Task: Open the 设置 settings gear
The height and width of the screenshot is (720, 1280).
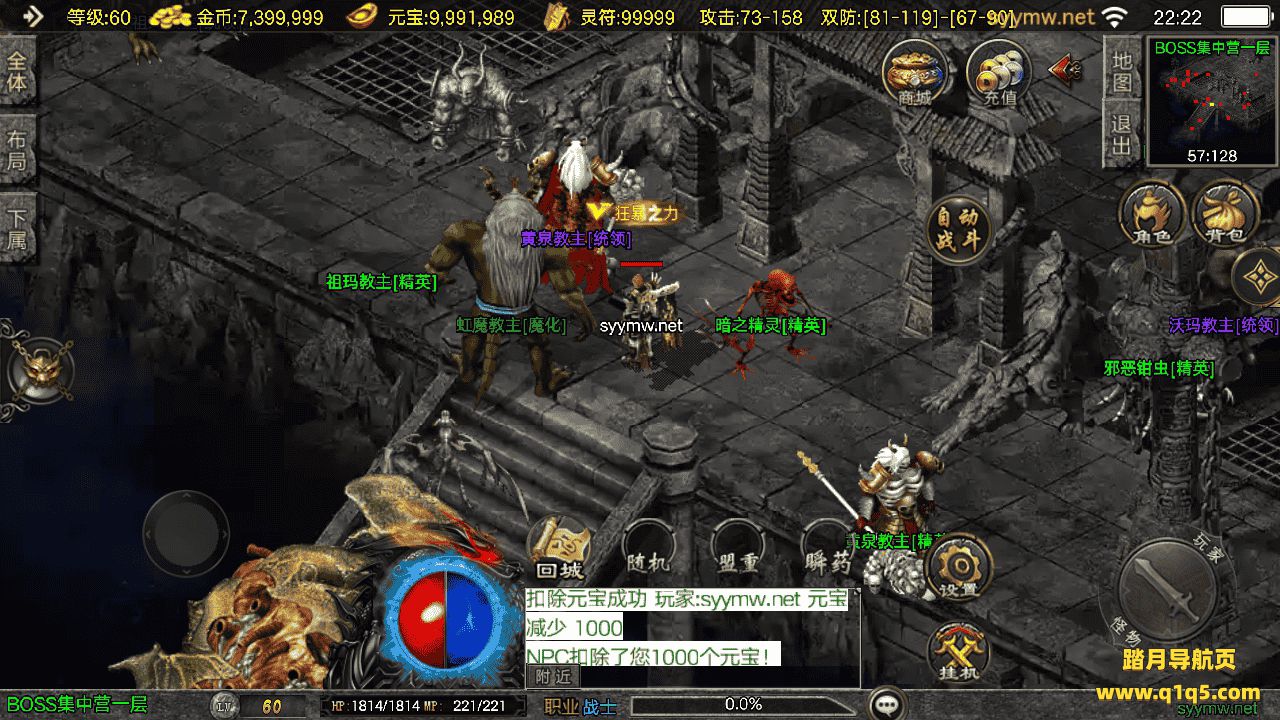Action: tap(958, 568)
